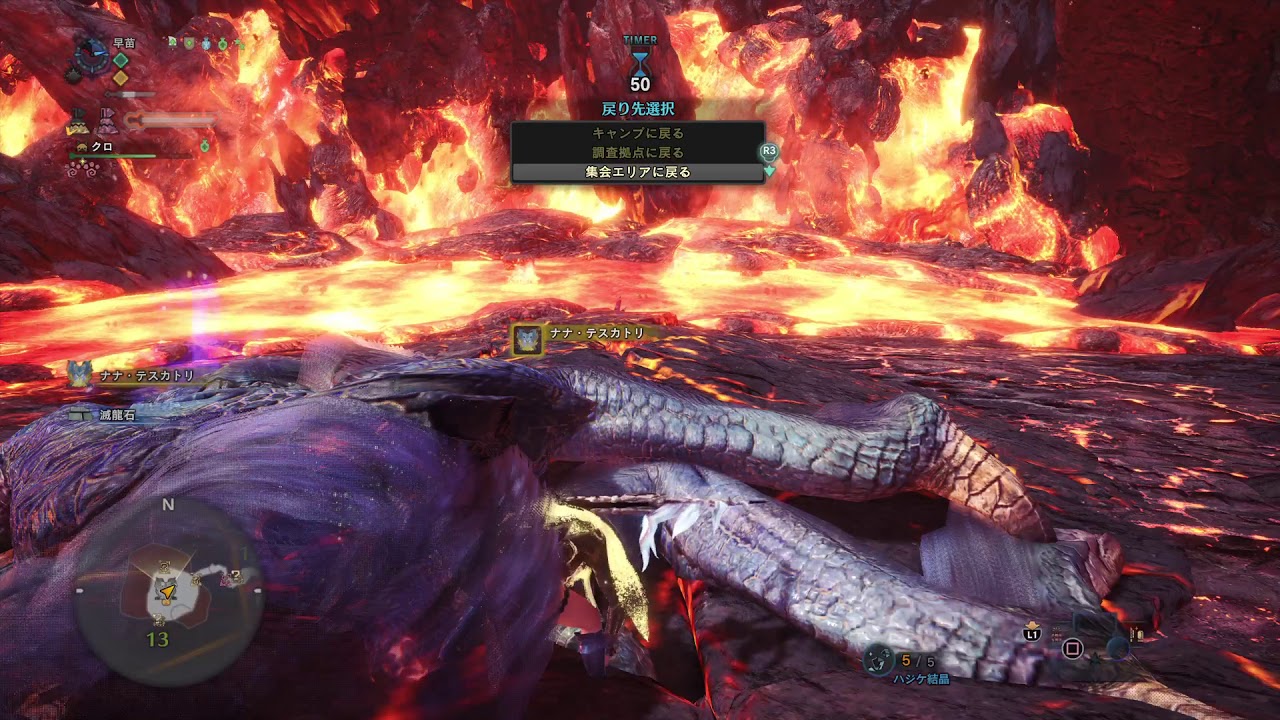Click the ハジケ結晶 slinger ammo icon

click(878, 656)
